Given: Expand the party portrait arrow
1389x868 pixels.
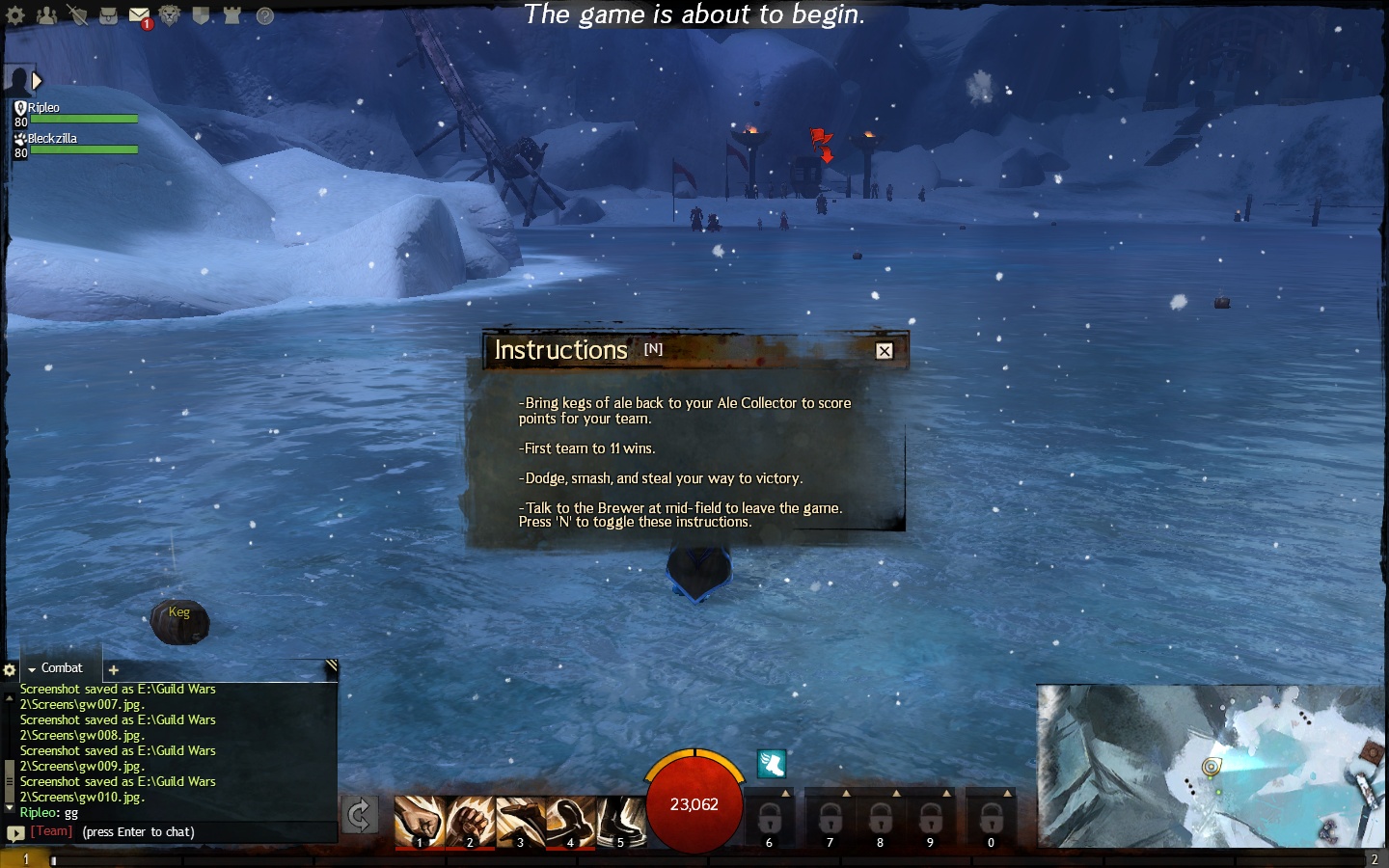Looking at the screenshot, I should click(37, 81).
